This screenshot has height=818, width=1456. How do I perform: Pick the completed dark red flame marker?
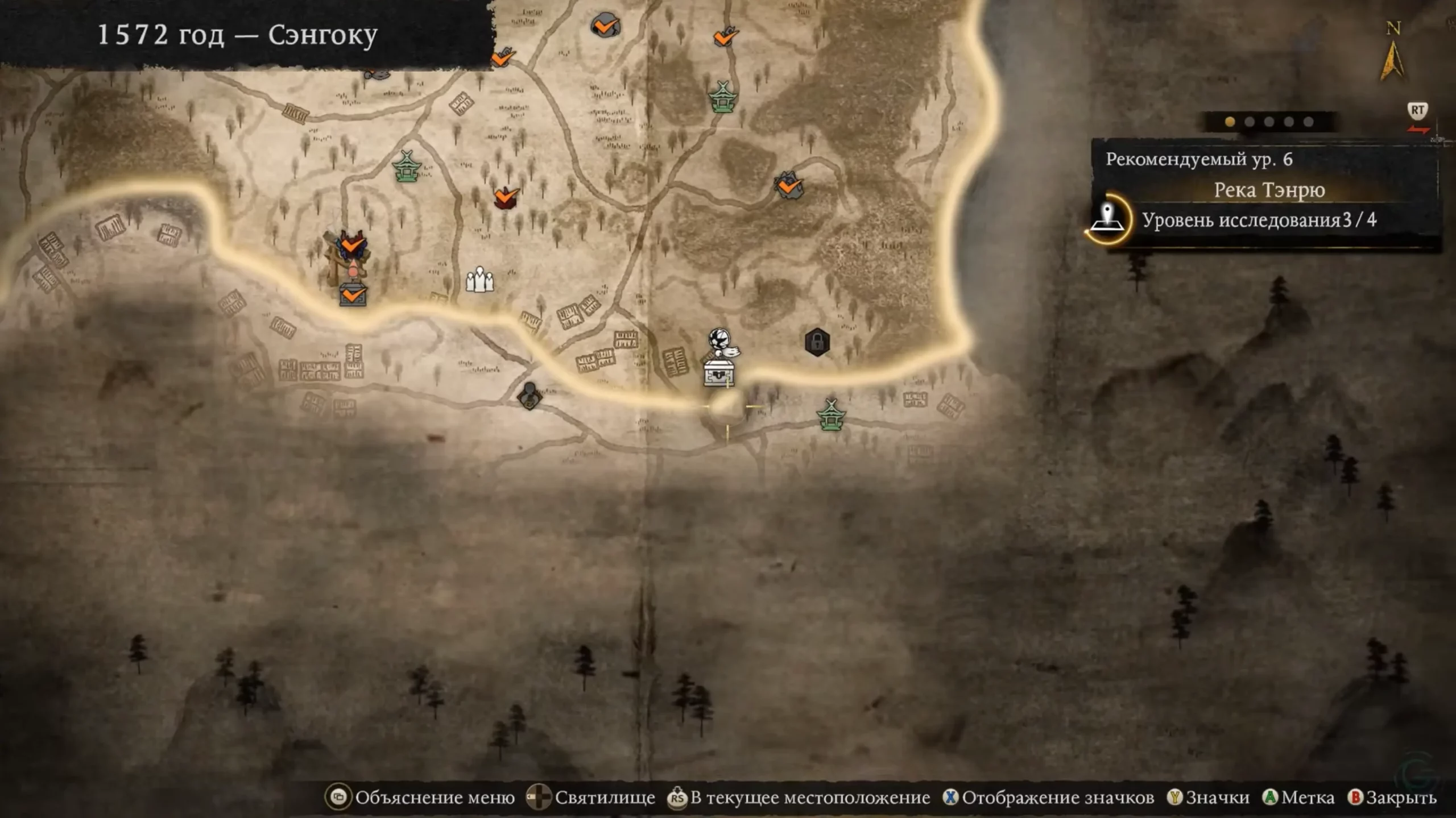point(505,198)
